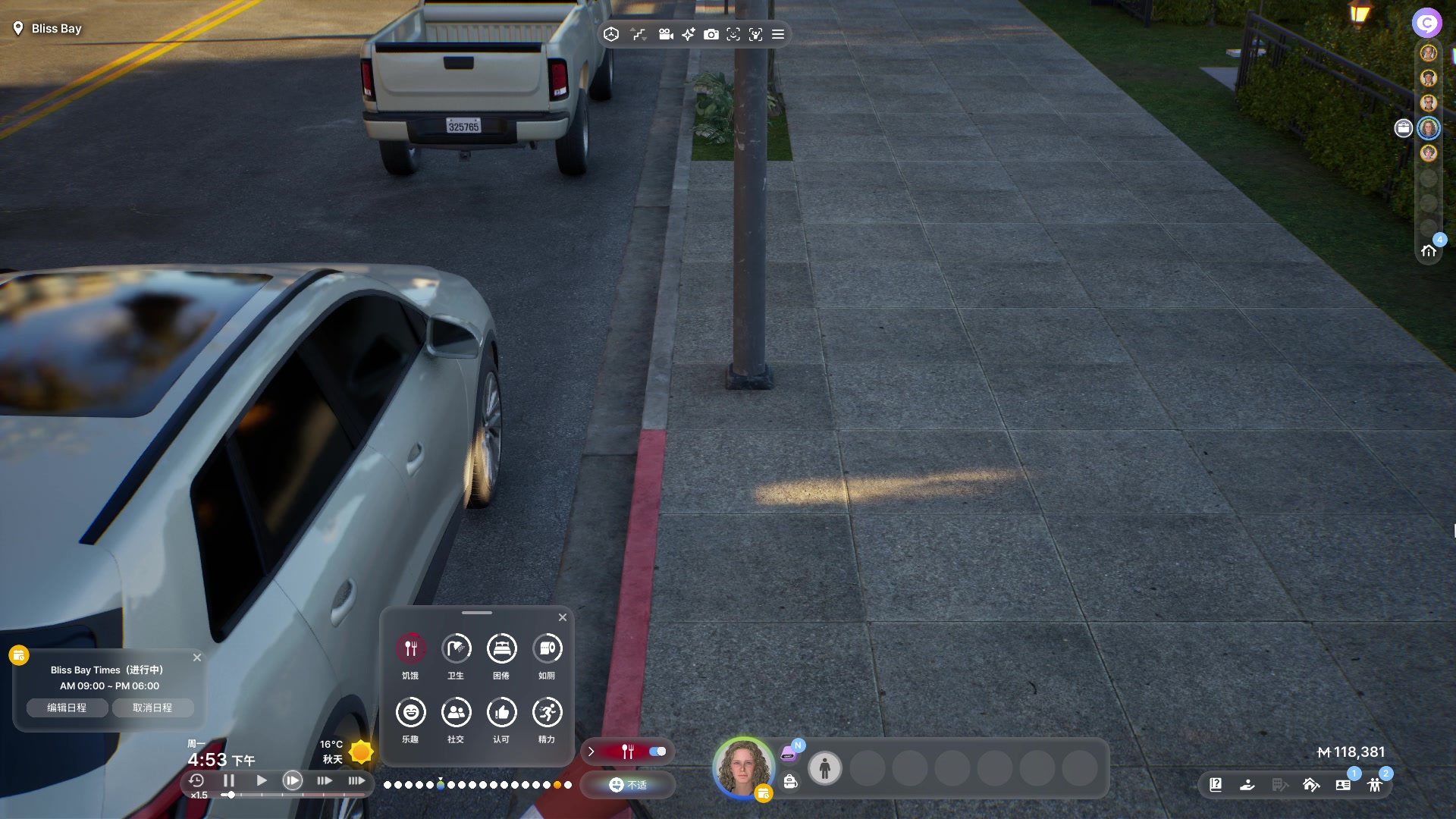Switch to fastest game speed
This screenshot has height=819, width=1456.
(x=356, y=780)
